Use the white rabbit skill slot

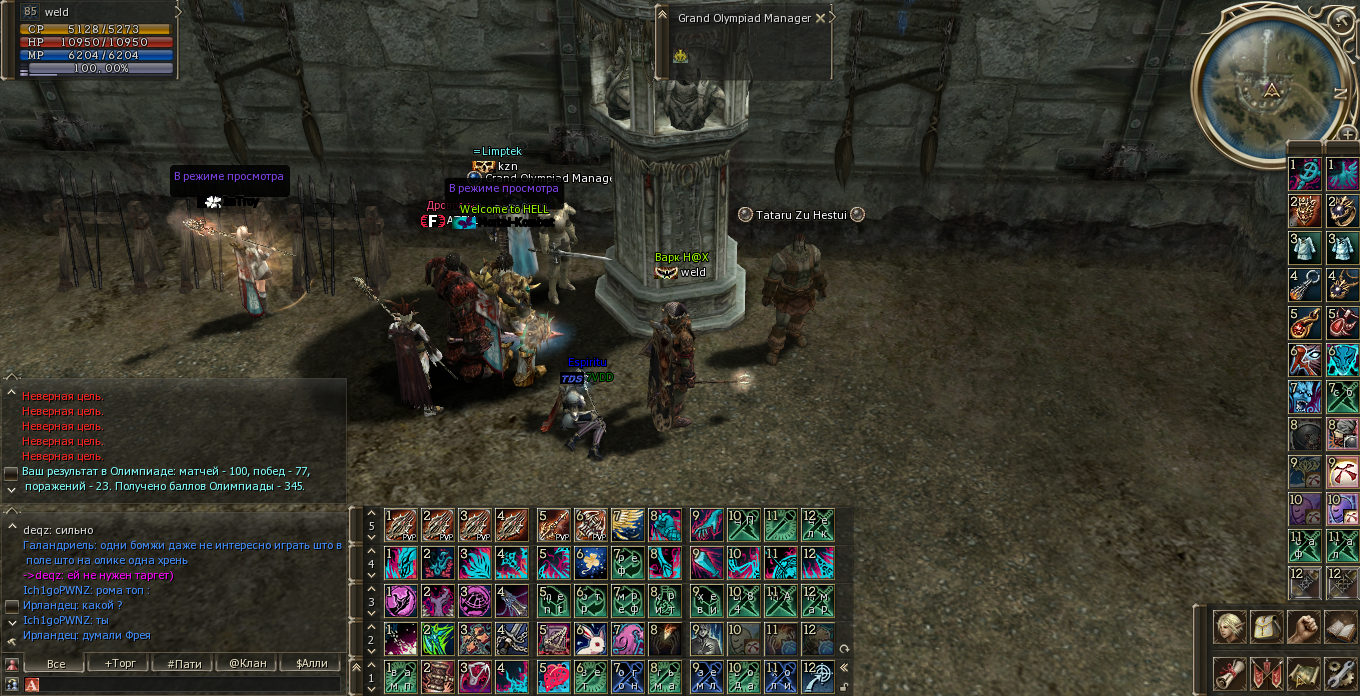(x=592, y=637)
